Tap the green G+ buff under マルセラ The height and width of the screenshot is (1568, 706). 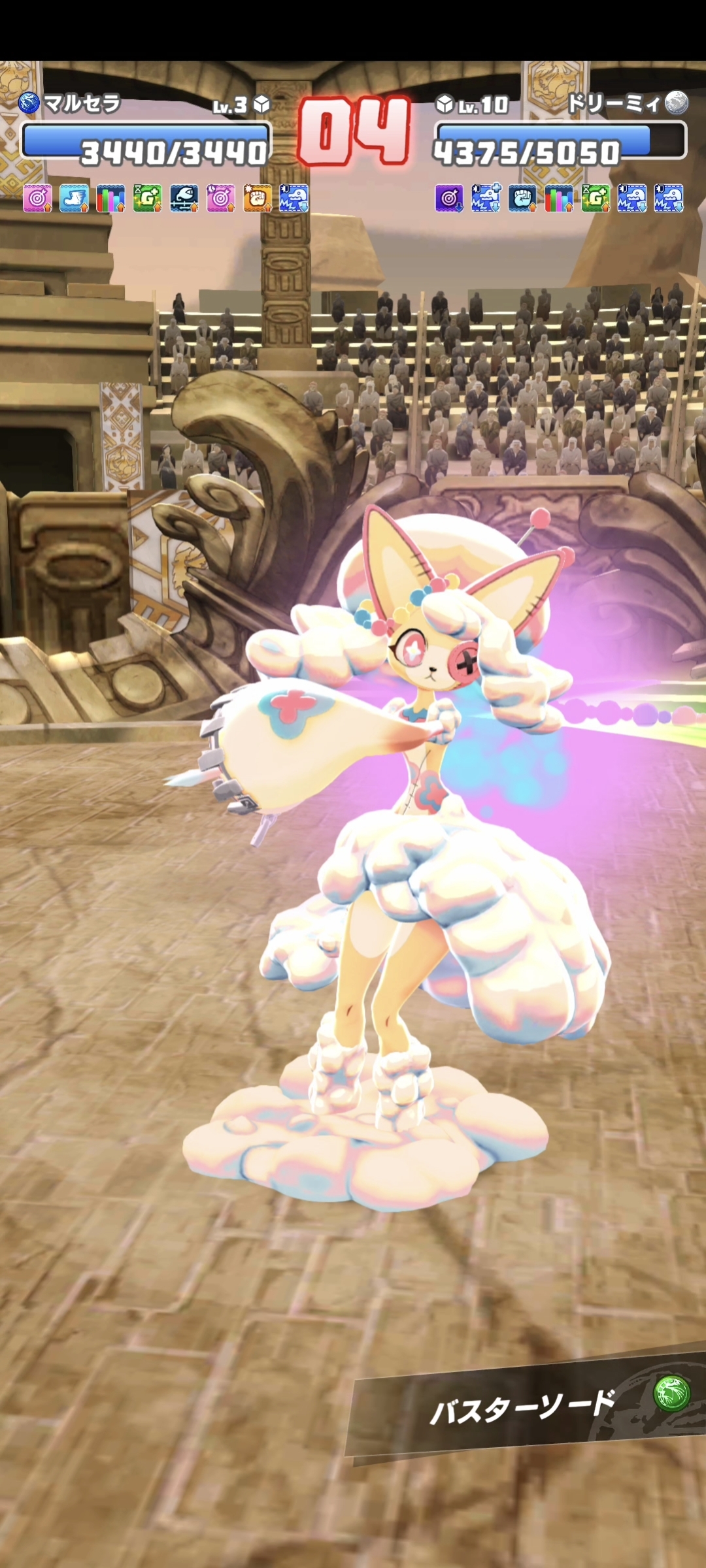(x=147, y=198)
